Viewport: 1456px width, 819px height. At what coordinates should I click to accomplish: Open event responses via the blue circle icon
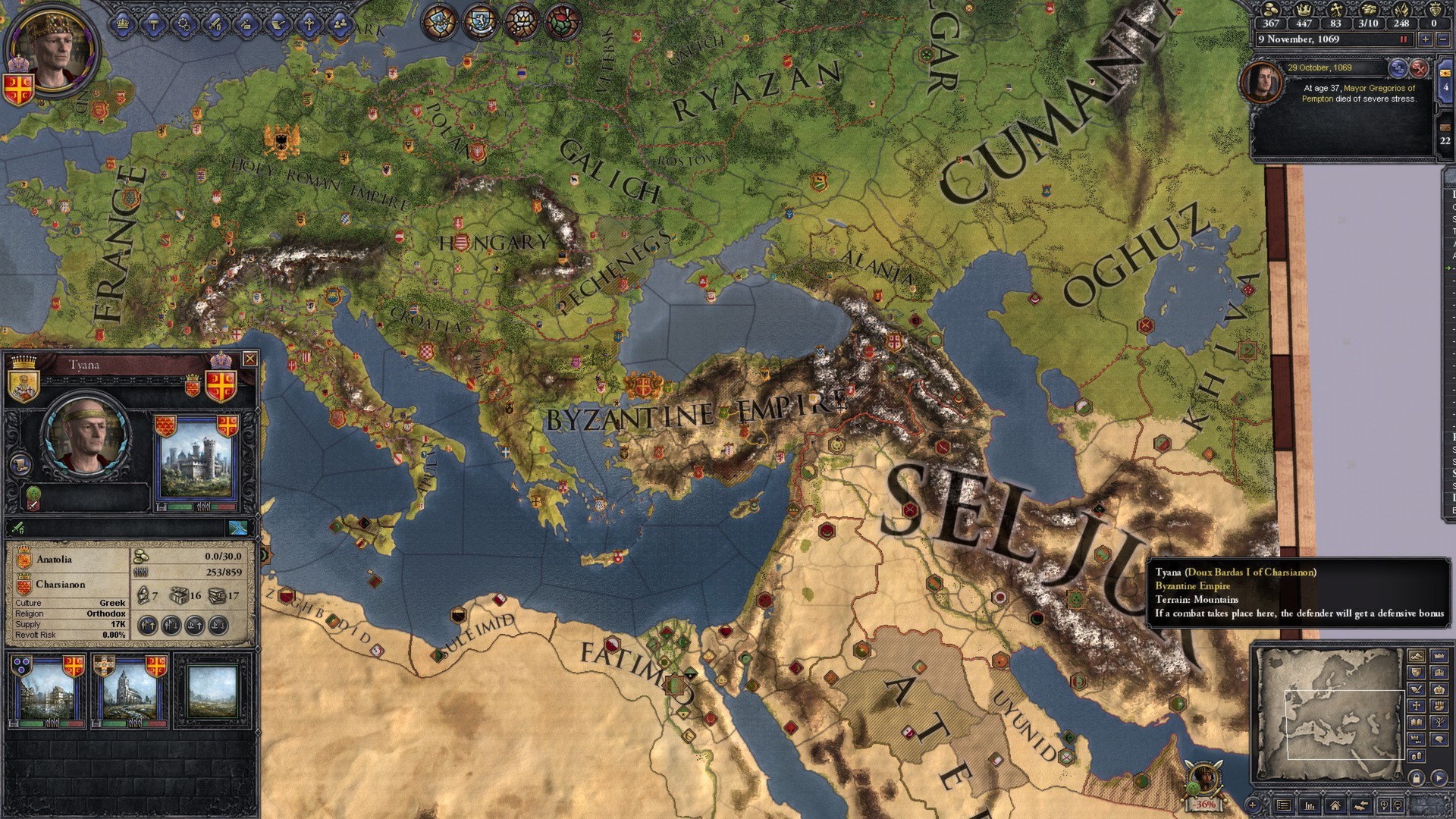pos(1398,69)
